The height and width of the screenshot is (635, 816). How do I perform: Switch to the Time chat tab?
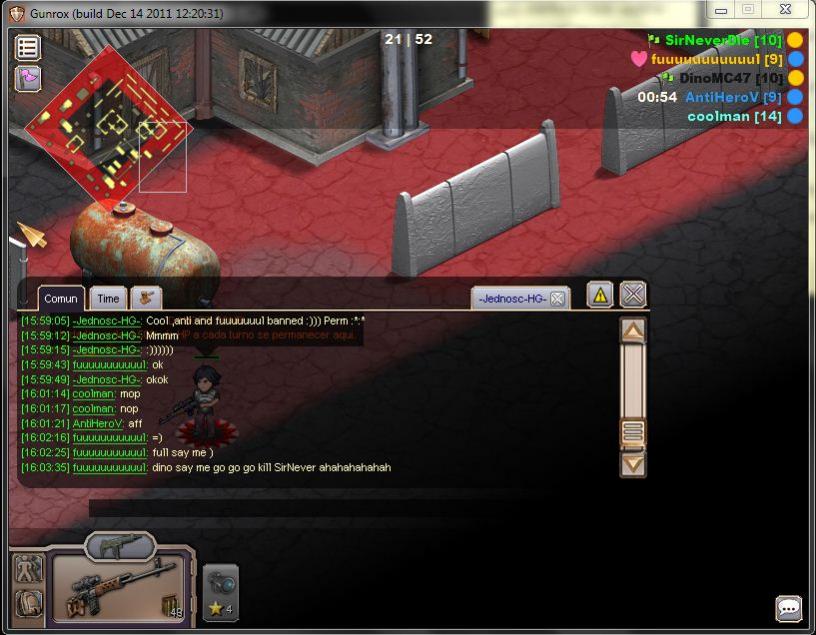108,298
